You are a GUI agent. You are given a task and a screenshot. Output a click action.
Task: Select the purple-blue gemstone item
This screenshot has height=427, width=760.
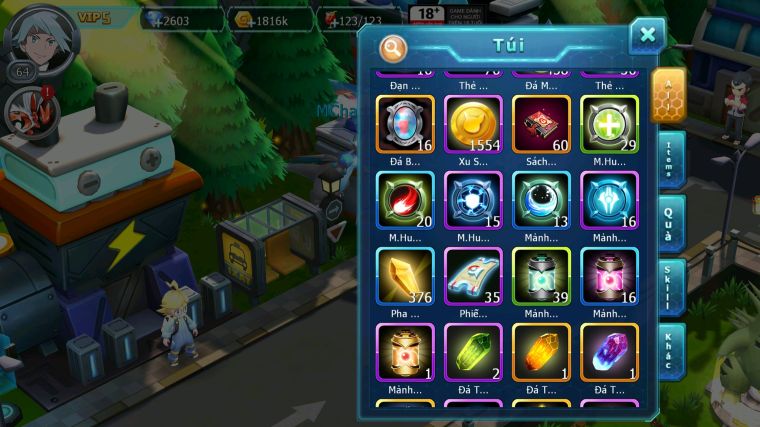click(609, 352)
